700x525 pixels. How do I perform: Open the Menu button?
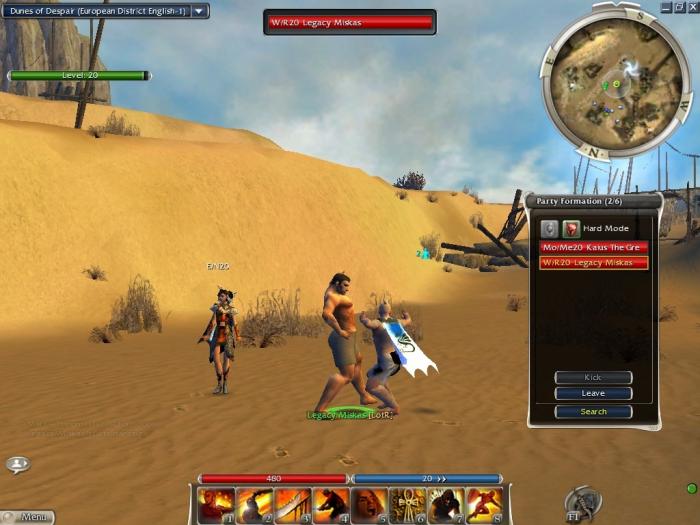28,517
